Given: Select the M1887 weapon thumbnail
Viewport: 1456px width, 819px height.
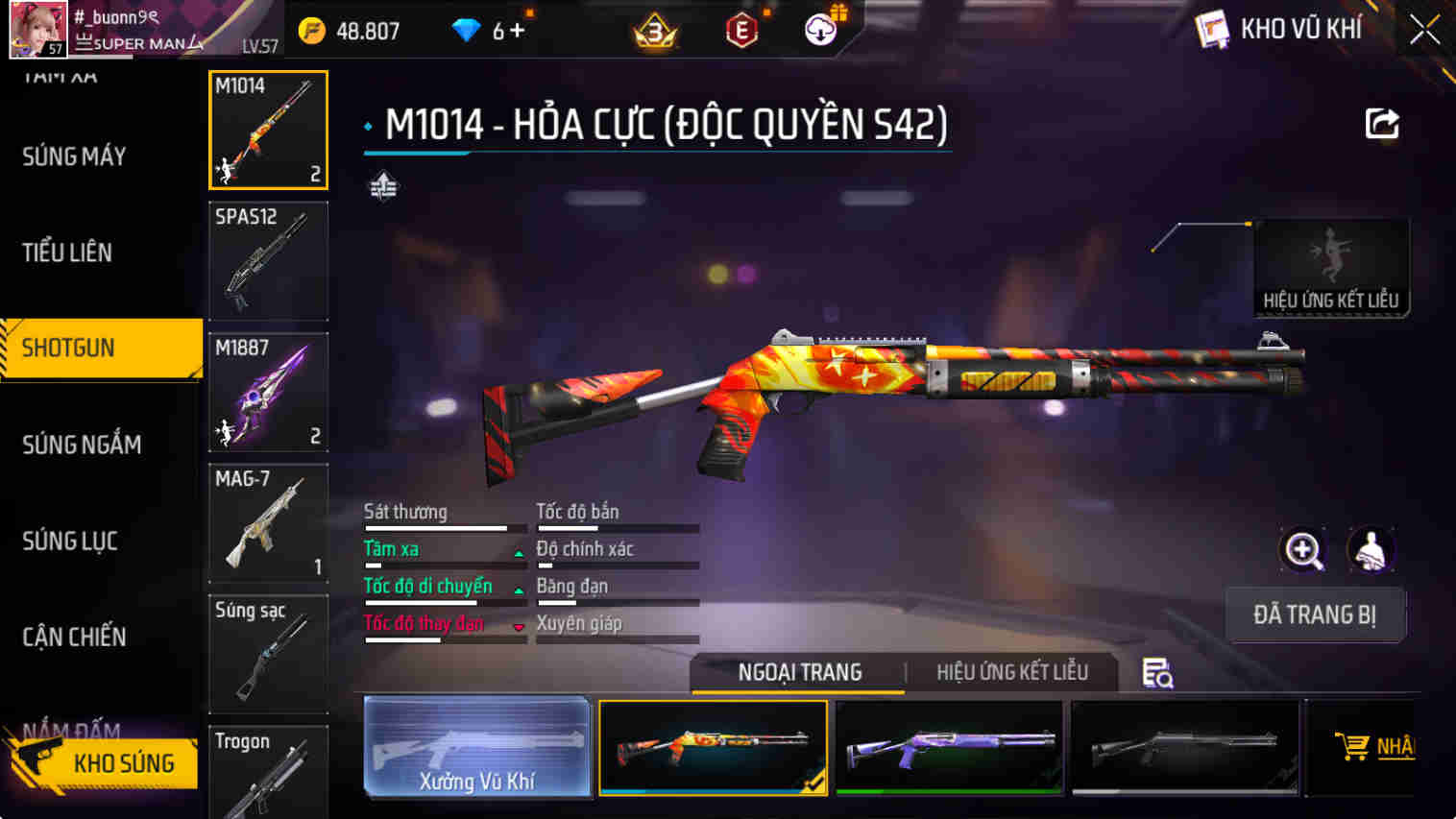Looking at the screenshot, I should pos(268,392).
